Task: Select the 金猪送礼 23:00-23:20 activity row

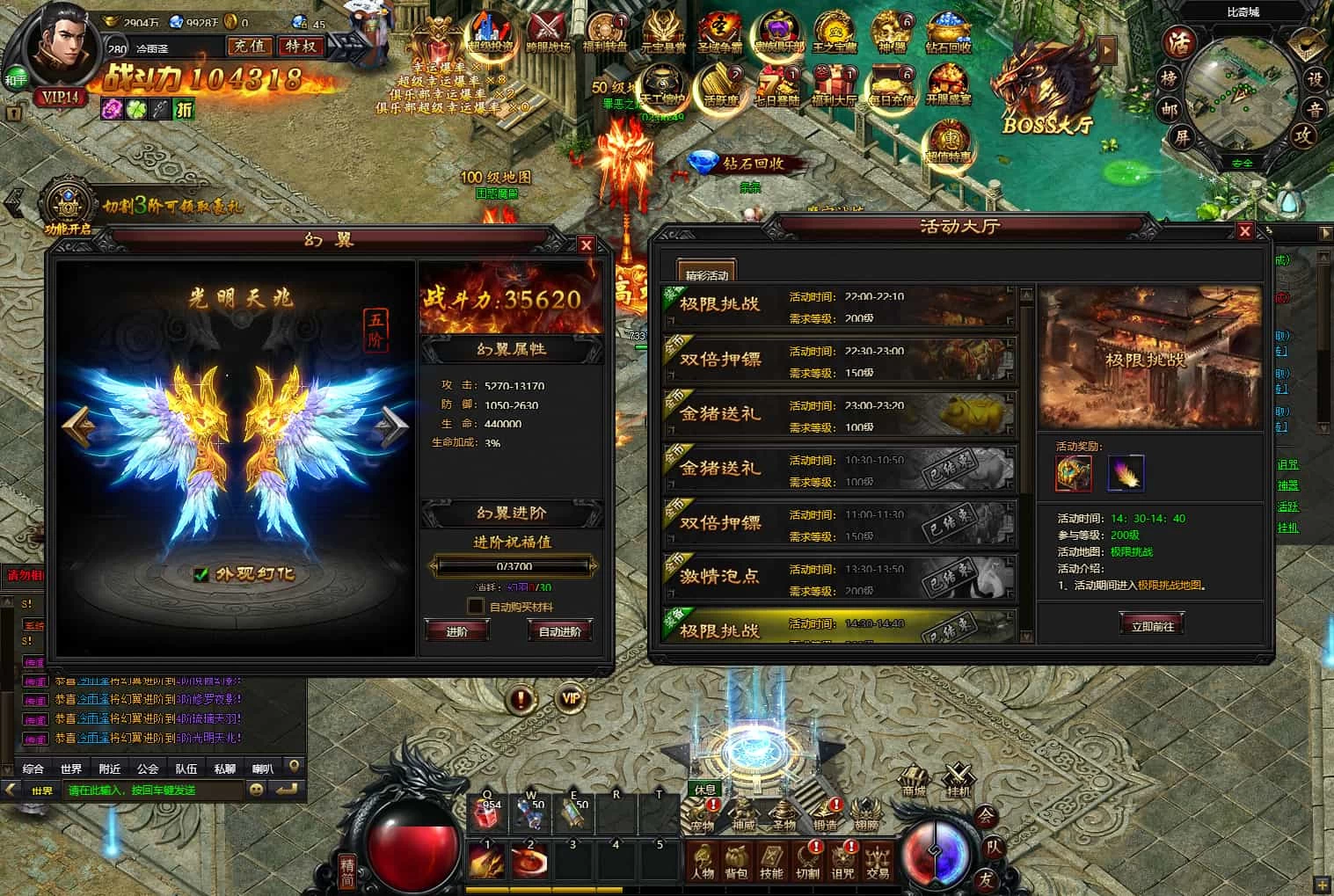Action: coord(840,415)
